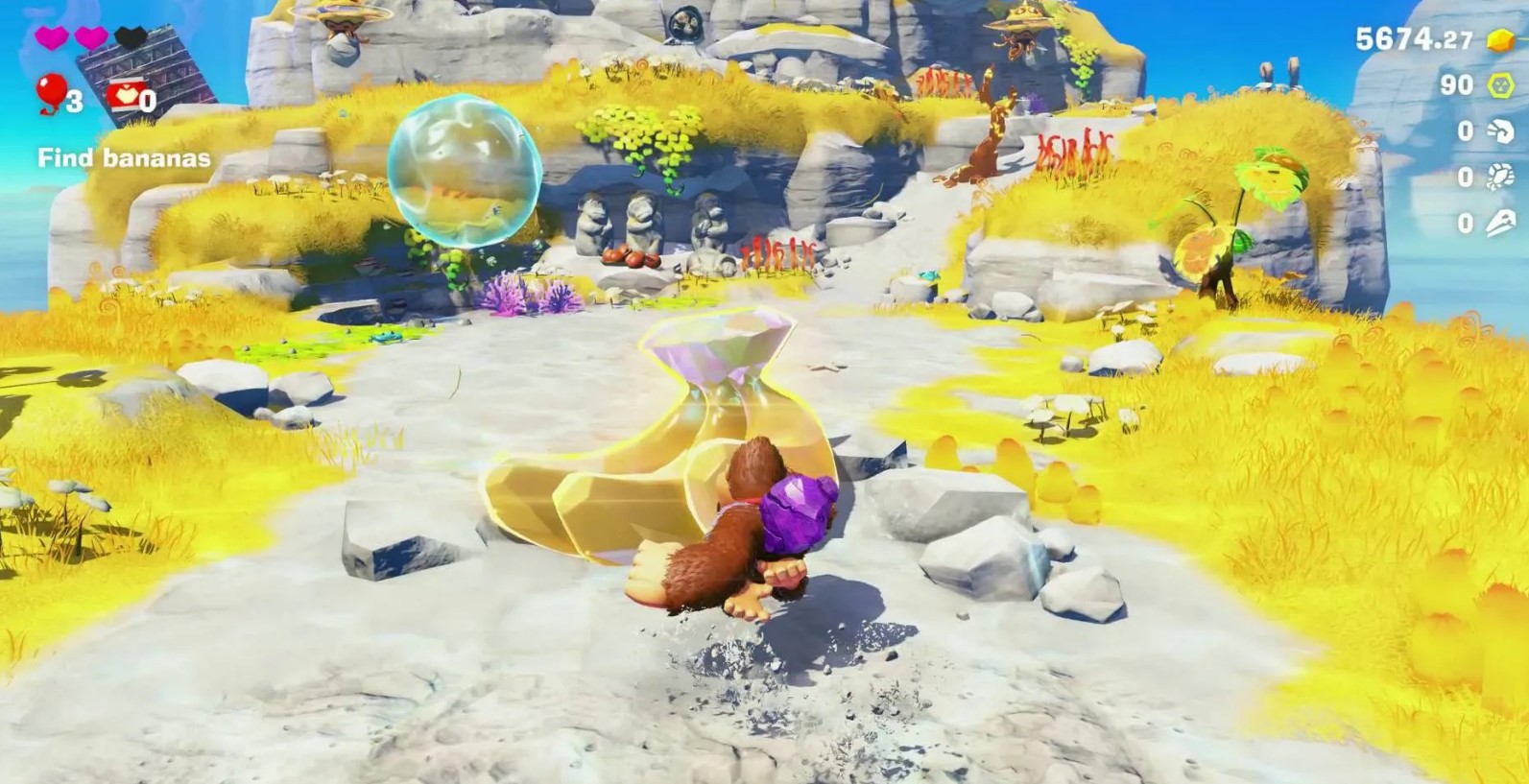Screen dimensions: 1529x784
Task: Click the gold nugget currency icon
Action: (1500, 40)
